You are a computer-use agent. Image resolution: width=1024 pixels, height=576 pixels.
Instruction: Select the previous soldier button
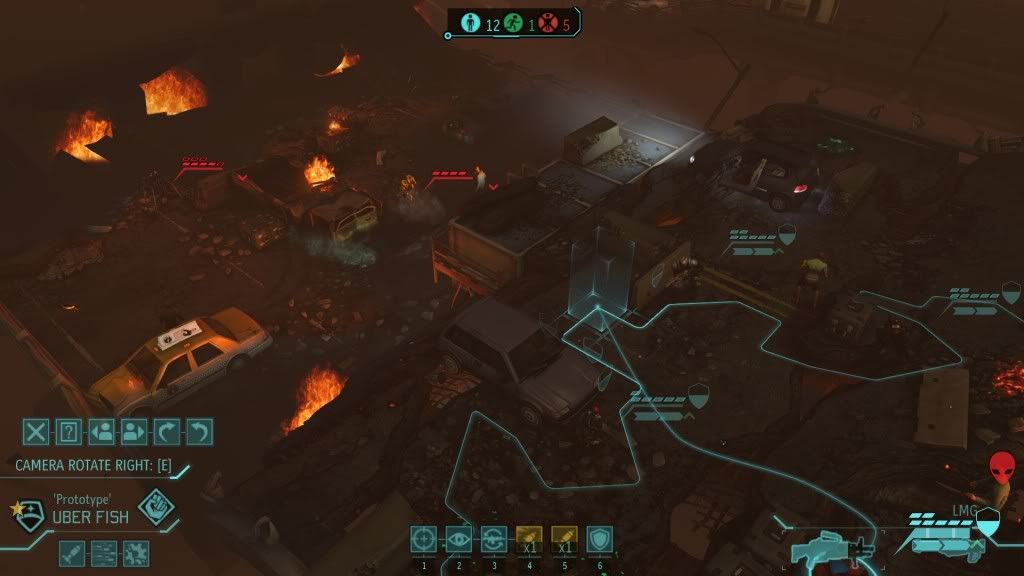101,432
